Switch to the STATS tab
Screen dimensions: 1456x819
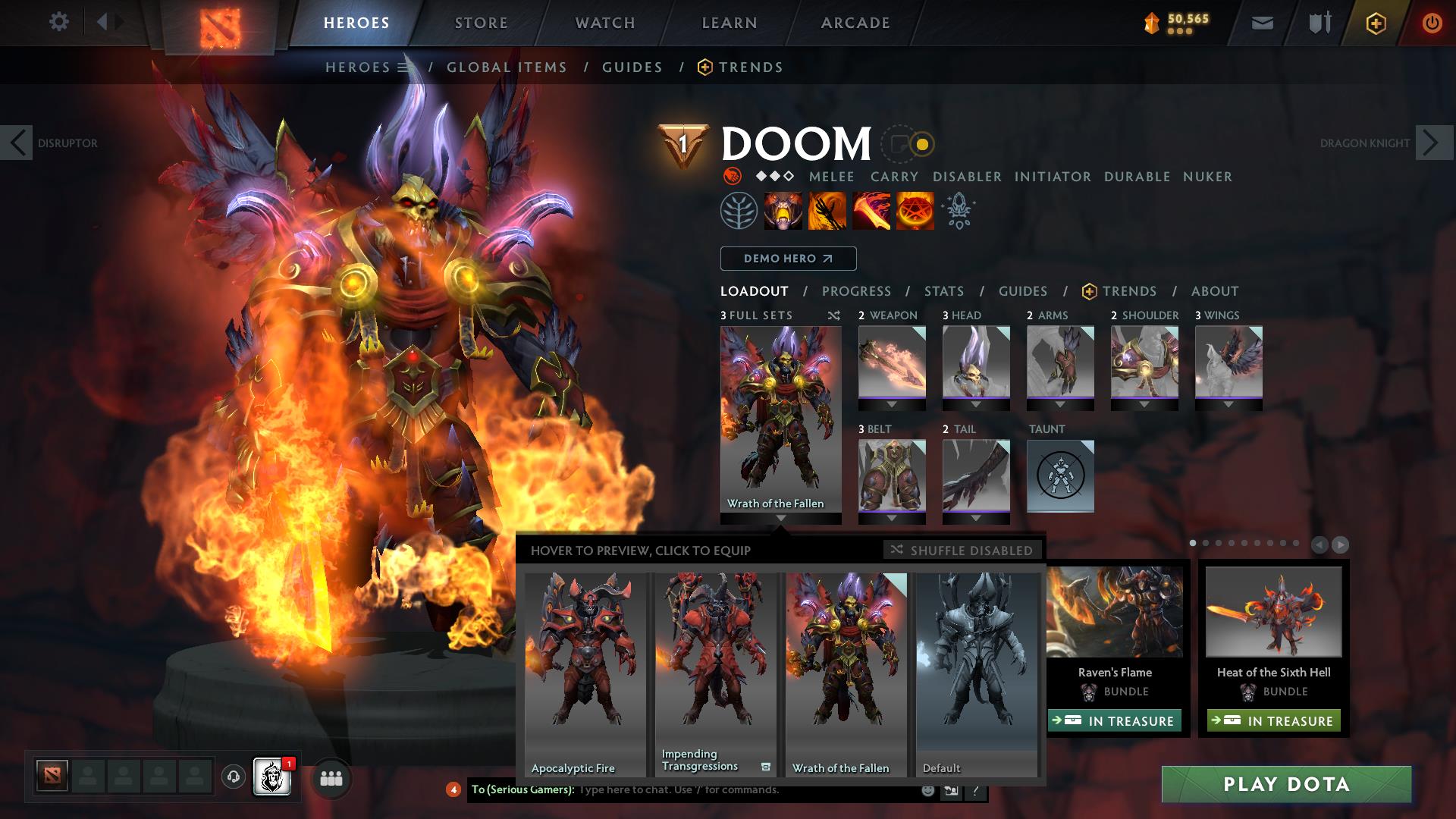click(943, 291)
